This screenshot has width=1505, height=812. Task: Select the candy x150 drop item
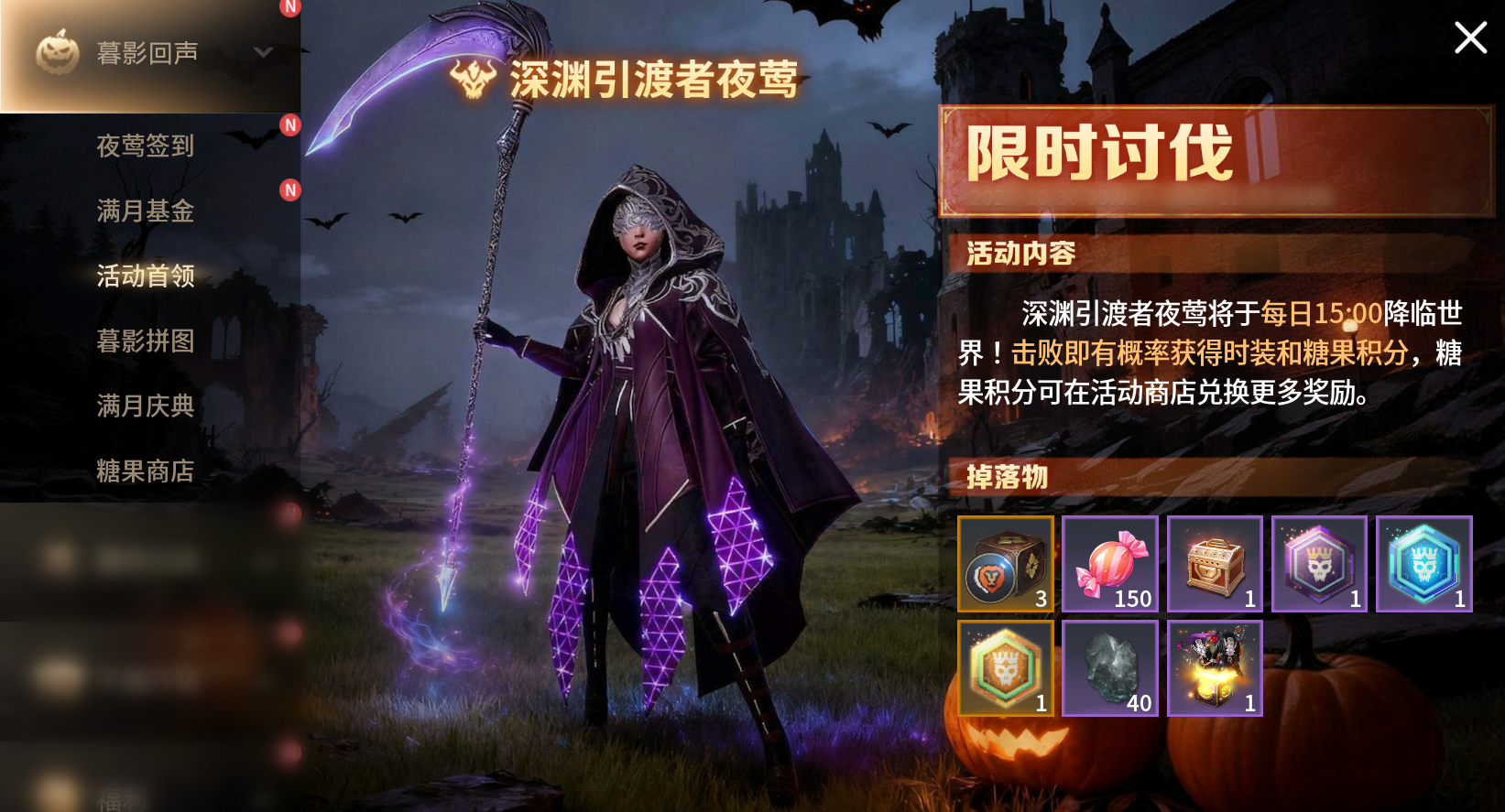coord(1109,564)
